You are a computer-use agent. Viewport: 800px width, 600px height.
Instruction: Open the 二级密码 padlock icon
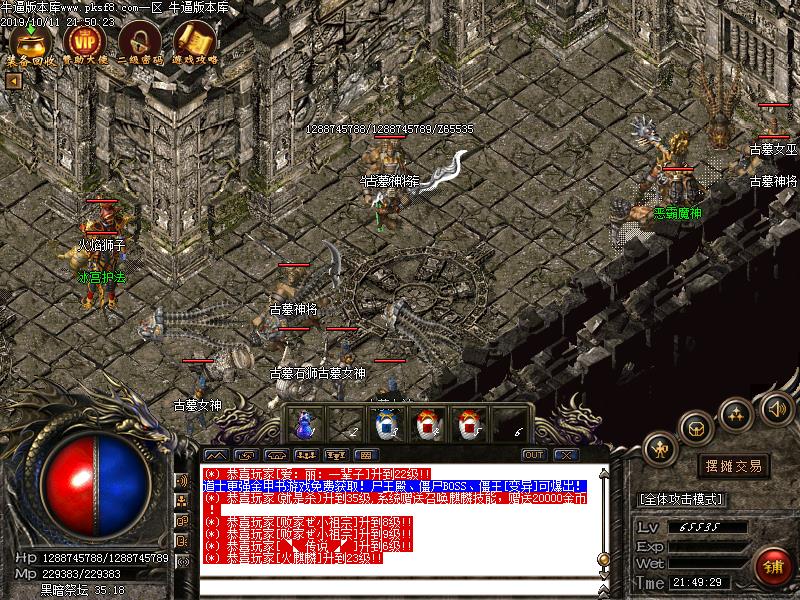point(139,40)
